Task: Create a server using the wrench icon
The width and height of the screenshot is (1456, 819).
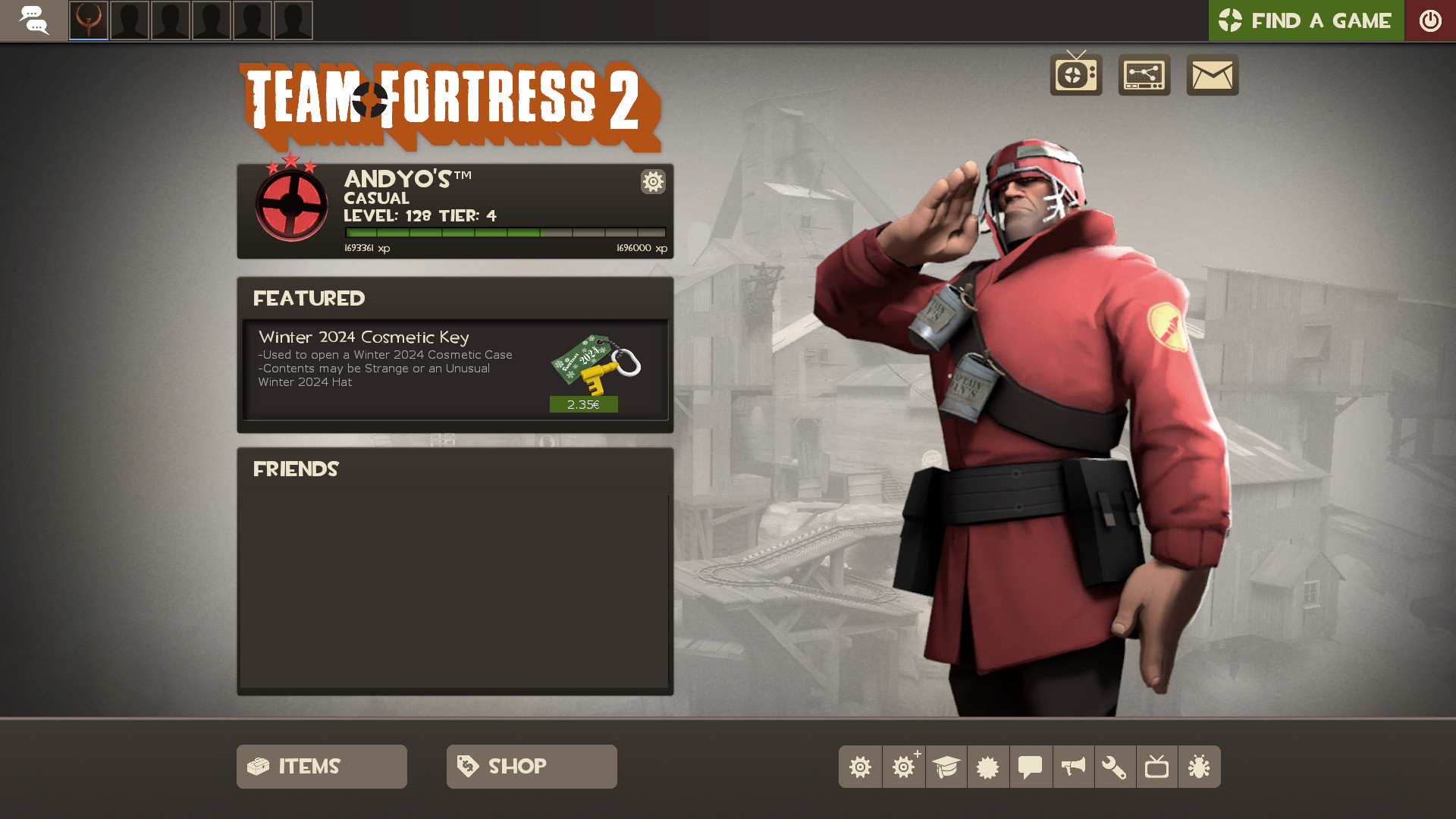Action: click(1115, 767)
